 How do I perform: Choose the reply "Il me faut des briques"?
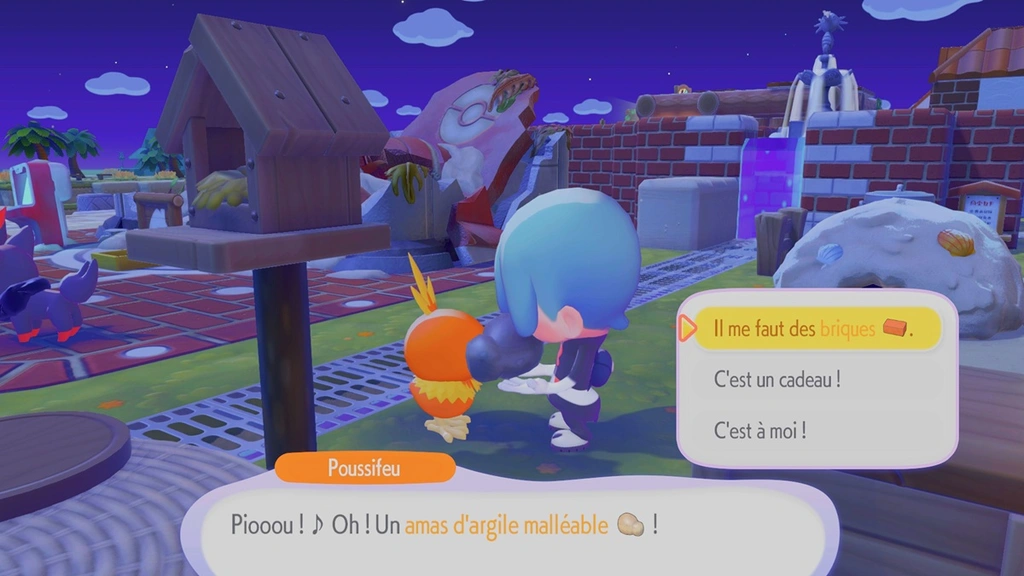click(x=815, y=328)
